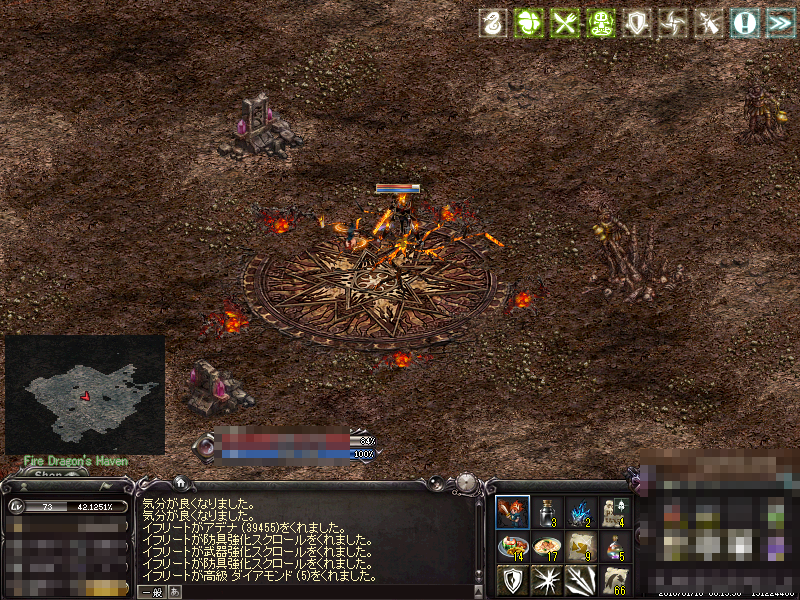Viewport: 800px width, 600px height.
Task: Click the exclamation mark alert icon
Action: pyautogui.click(x=744, y=24)
